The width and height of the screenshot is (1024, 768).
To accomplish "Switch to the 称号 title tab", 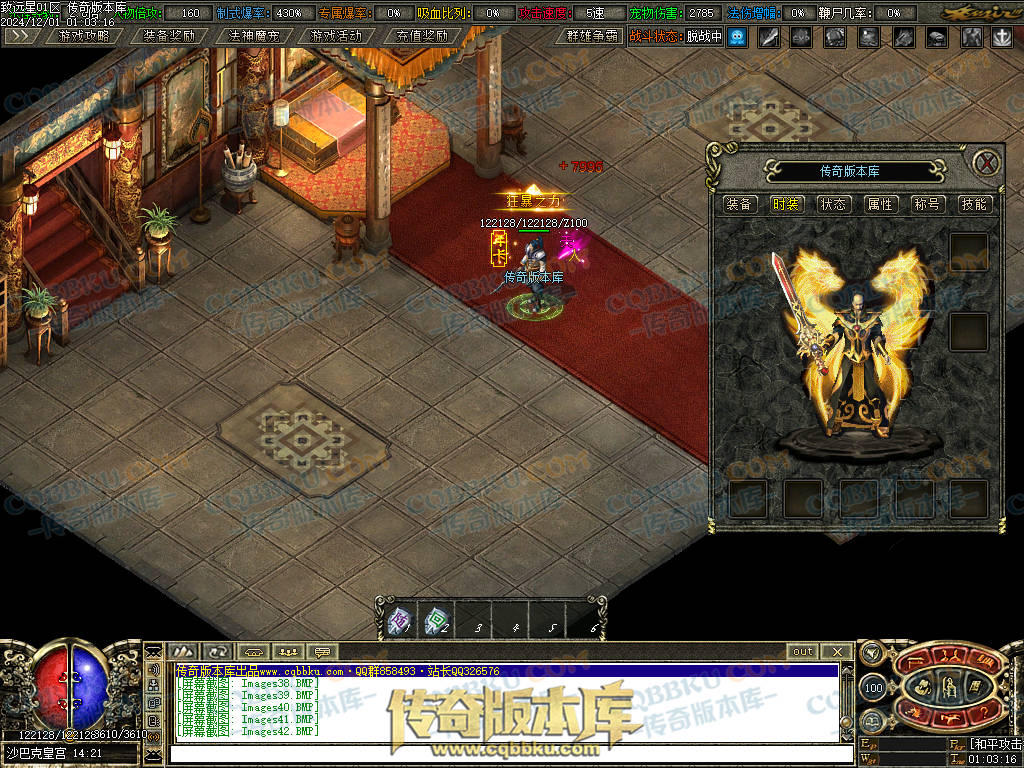I will tap(927, 204).
